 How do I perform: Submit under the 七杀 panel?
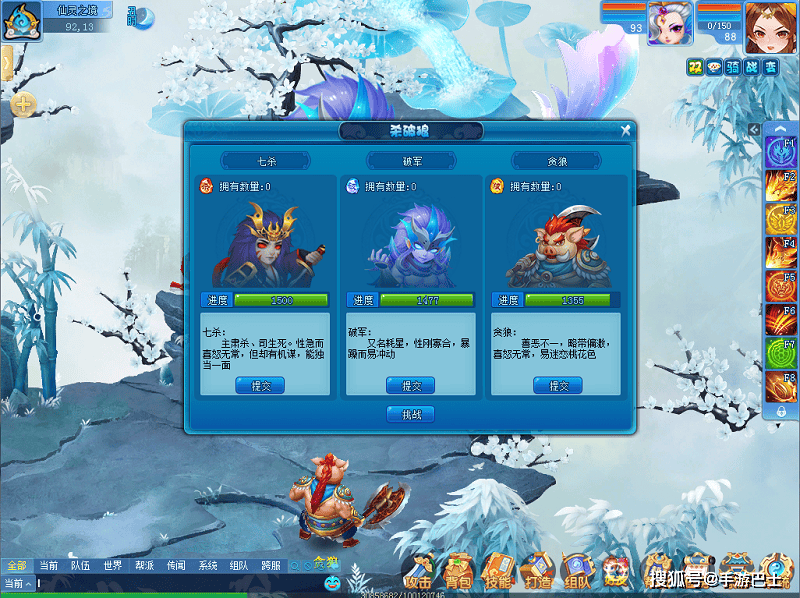point(259,385)
